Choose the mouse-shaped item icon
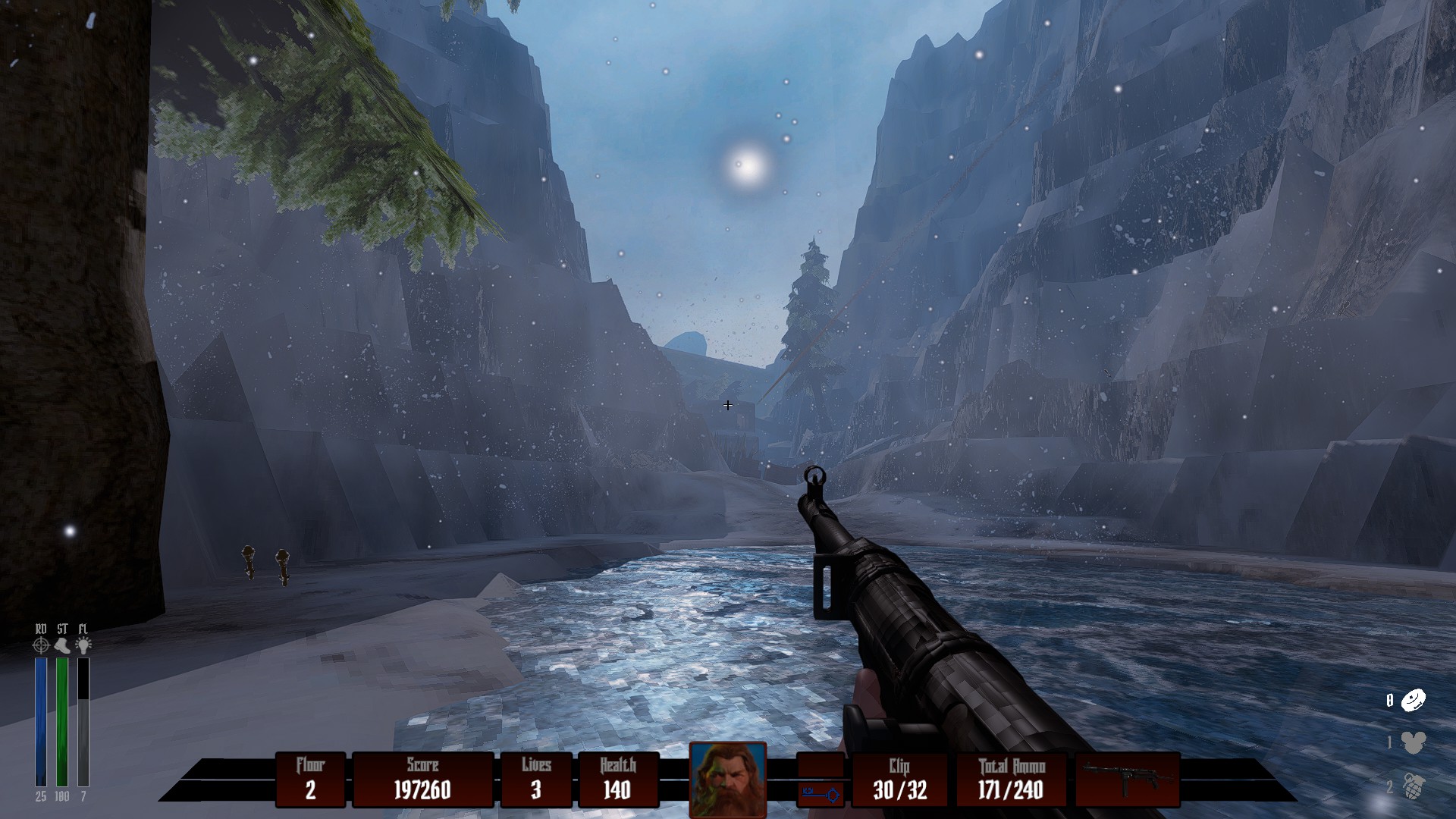1456x819 pixels. [1414, 742]
